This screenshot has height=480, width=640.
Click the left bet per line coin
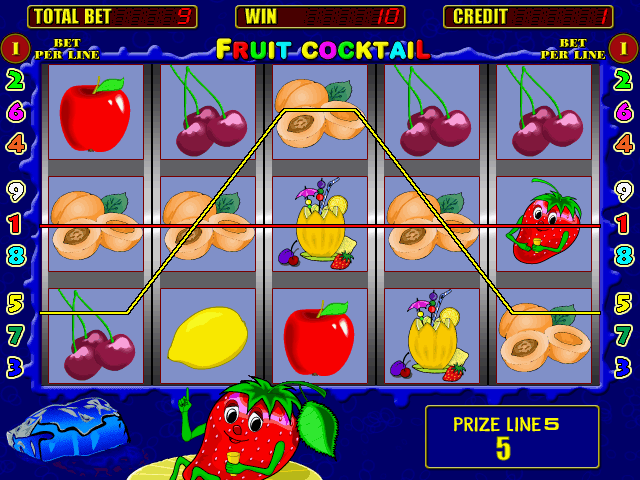pos(15,47)
